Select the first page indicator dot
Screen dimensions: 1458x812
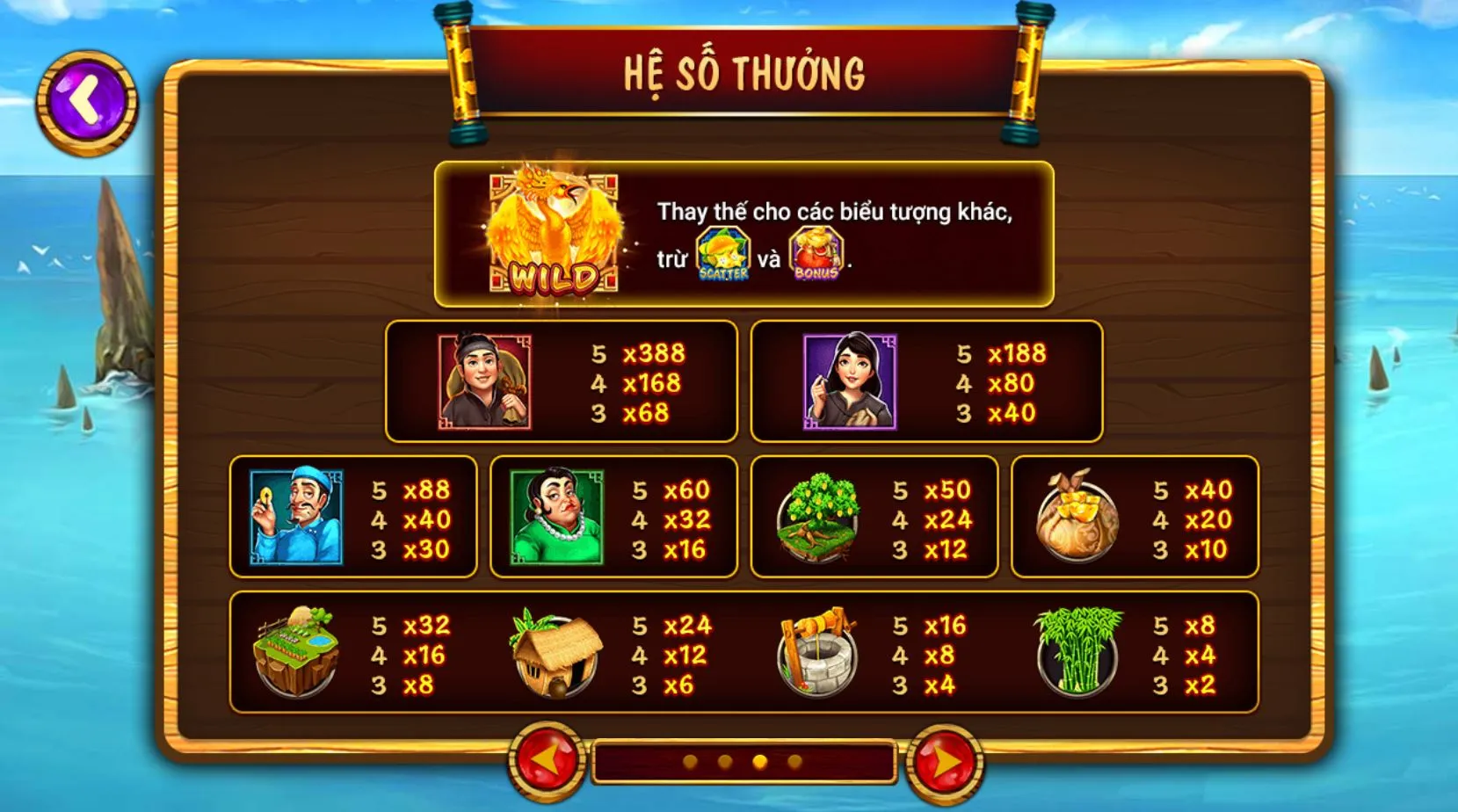(691, 764)
